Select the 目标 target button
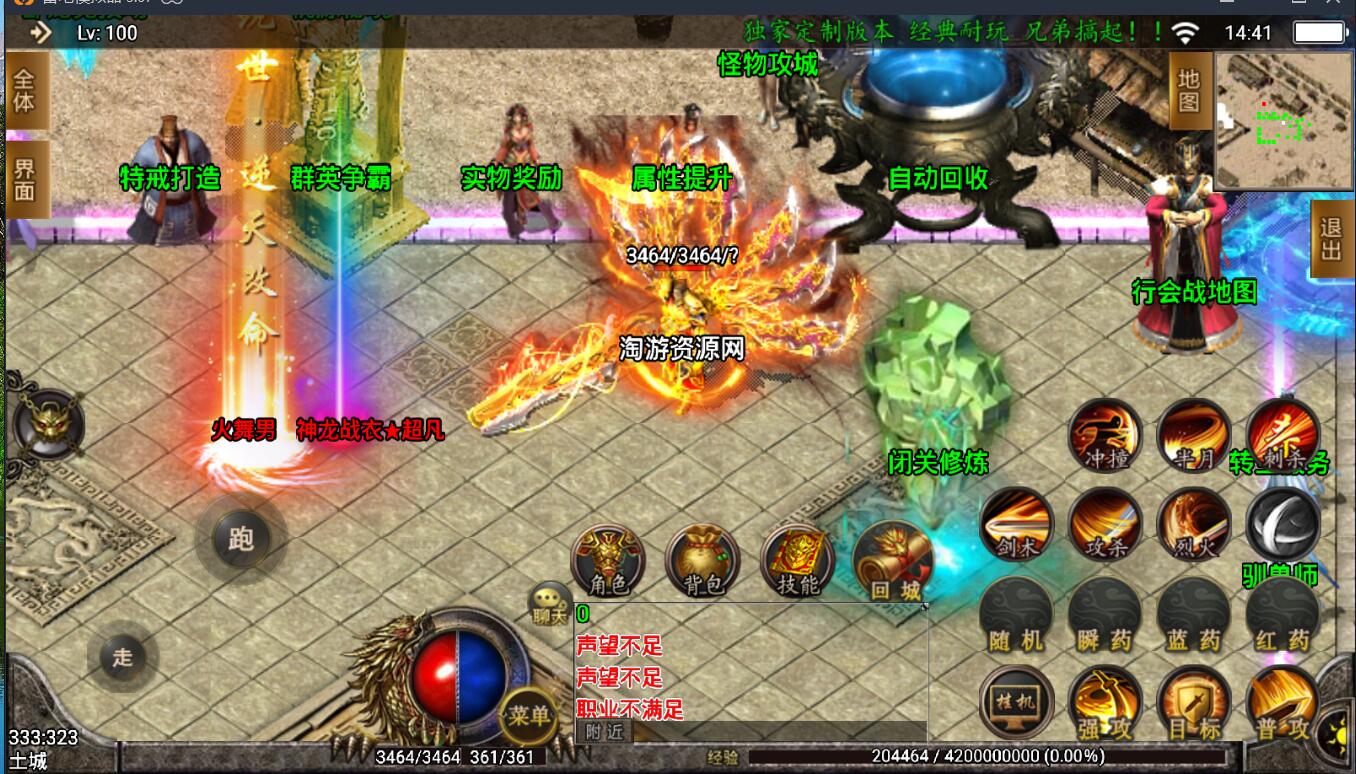Viewport: 1356px width, 774px height. 1194,701
